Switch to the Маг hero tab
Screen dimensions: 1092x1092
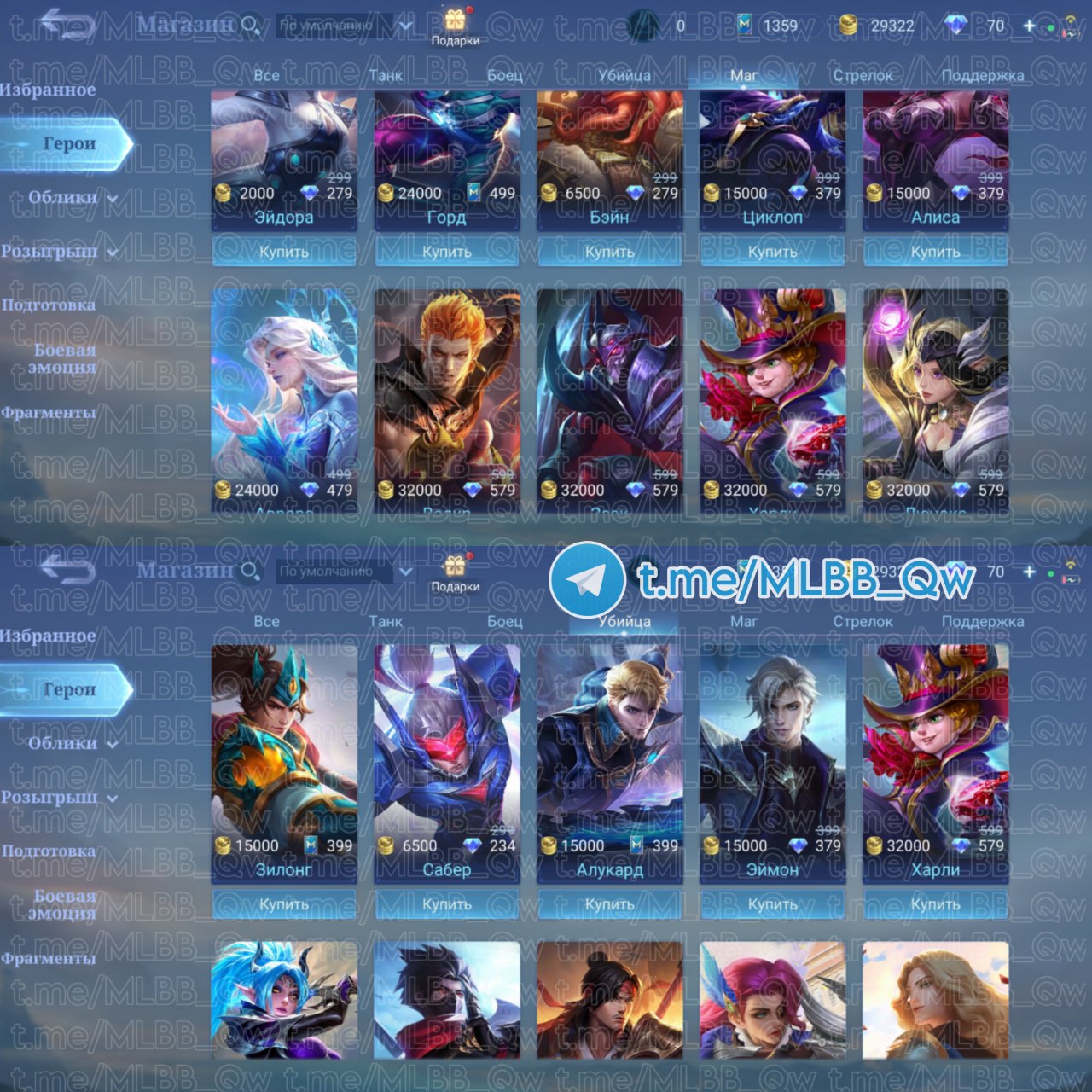coord(742,76)
